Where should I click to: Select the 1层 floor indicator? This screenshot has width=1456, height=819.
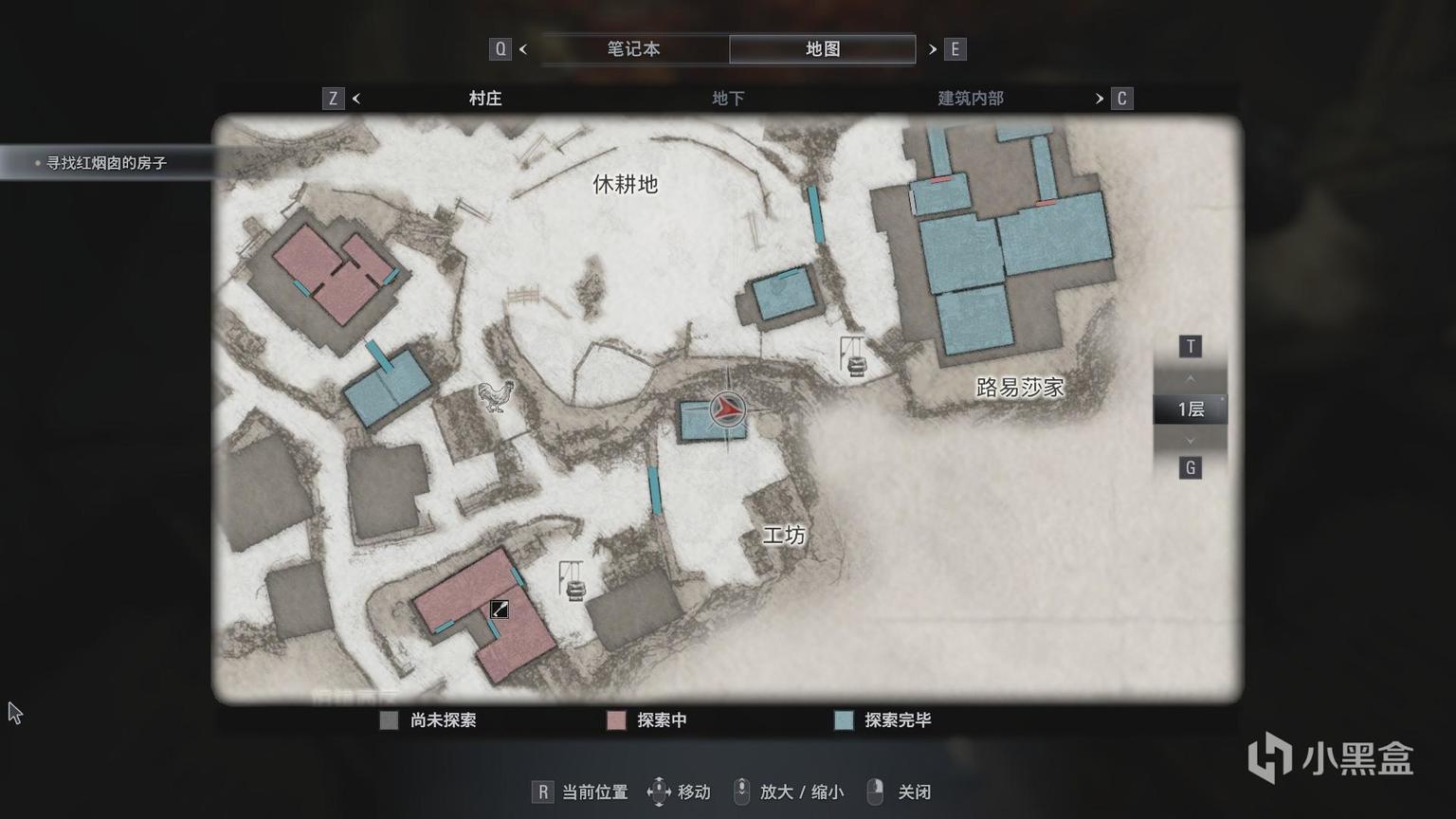pyautogui.click(x=1191, y=409)
